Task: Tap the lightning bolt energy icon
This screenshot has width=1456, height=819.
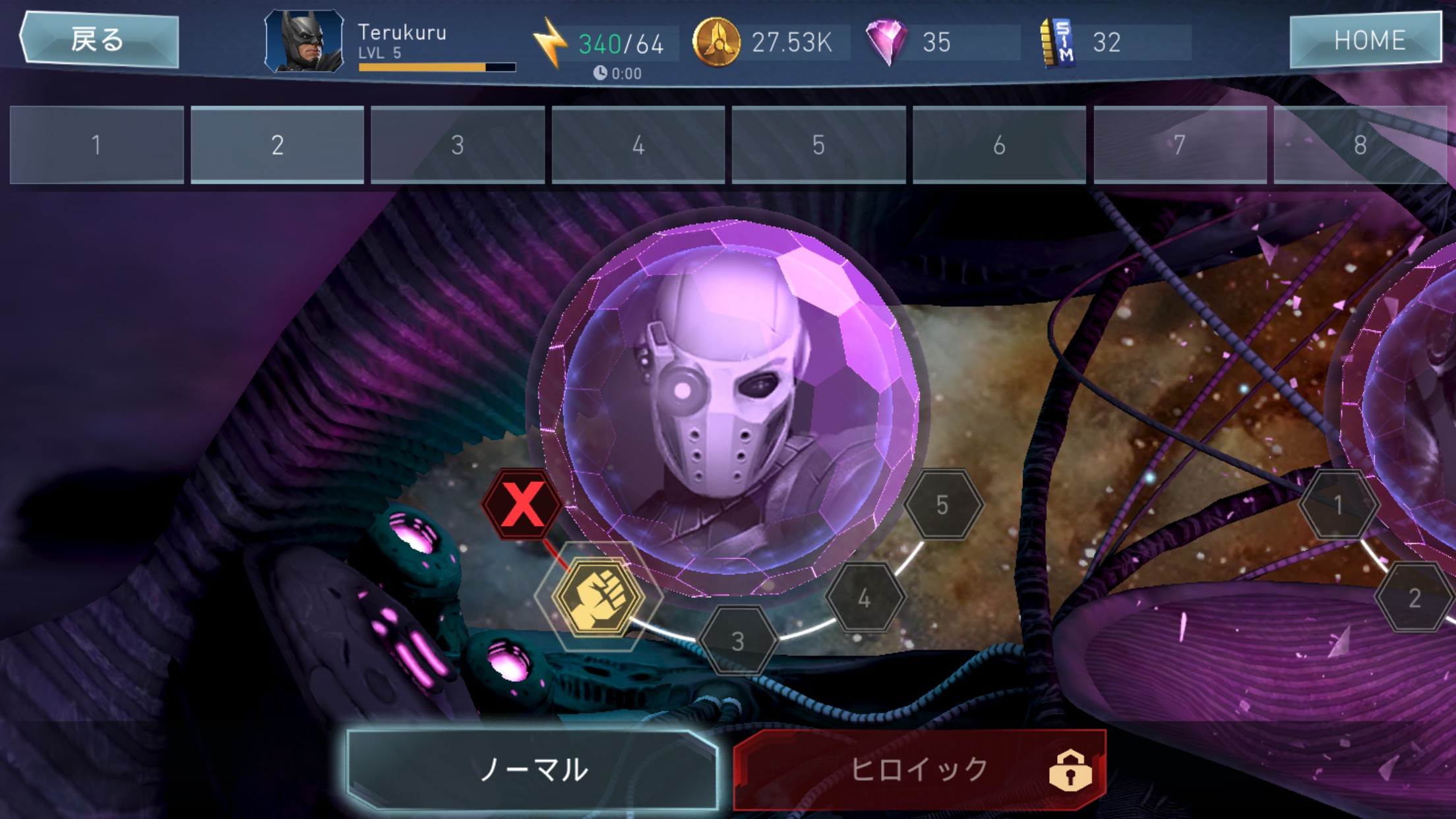Action: click(550, 43)
